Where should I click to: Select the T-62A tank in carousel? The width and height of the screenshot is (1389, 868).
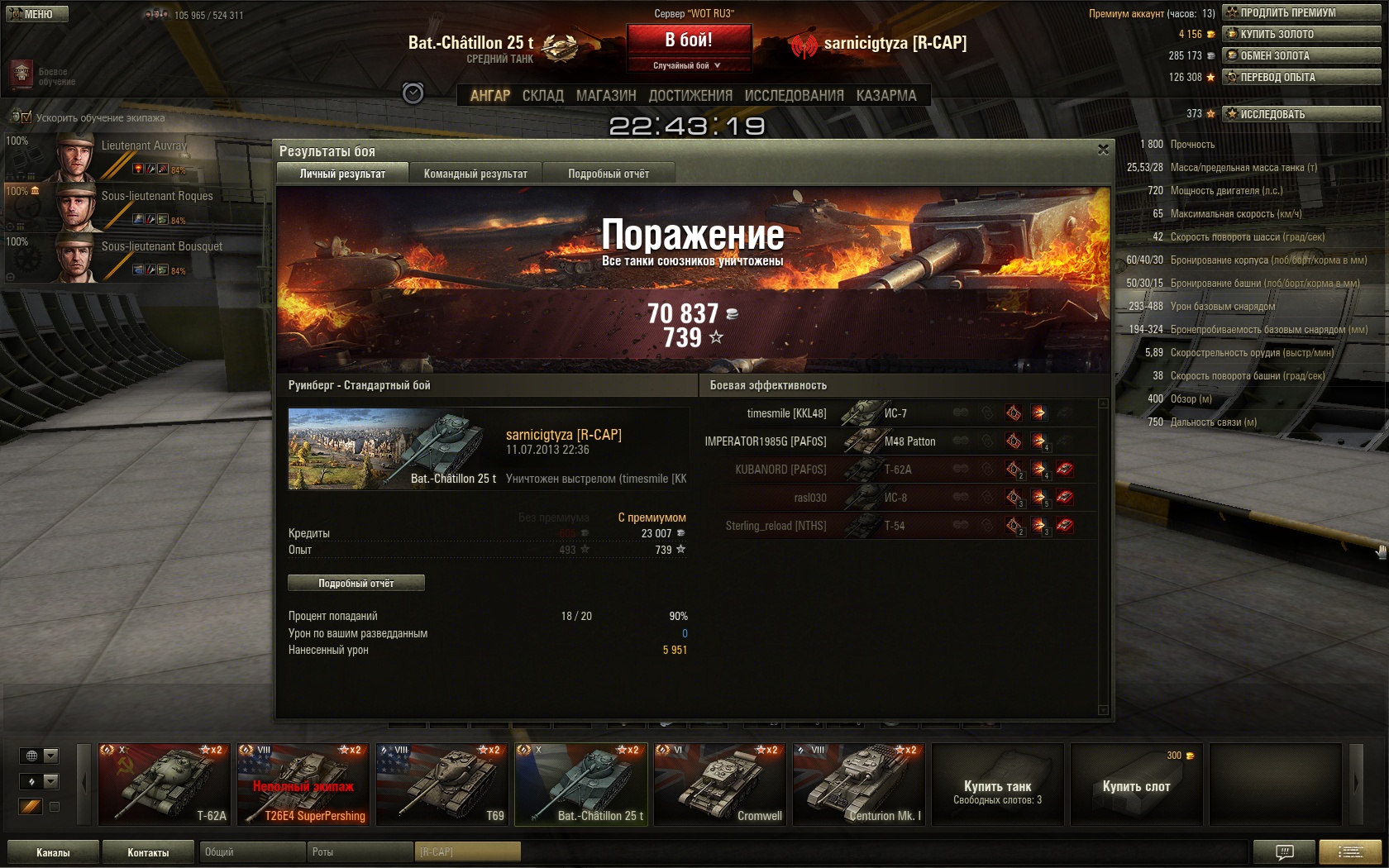164,784
